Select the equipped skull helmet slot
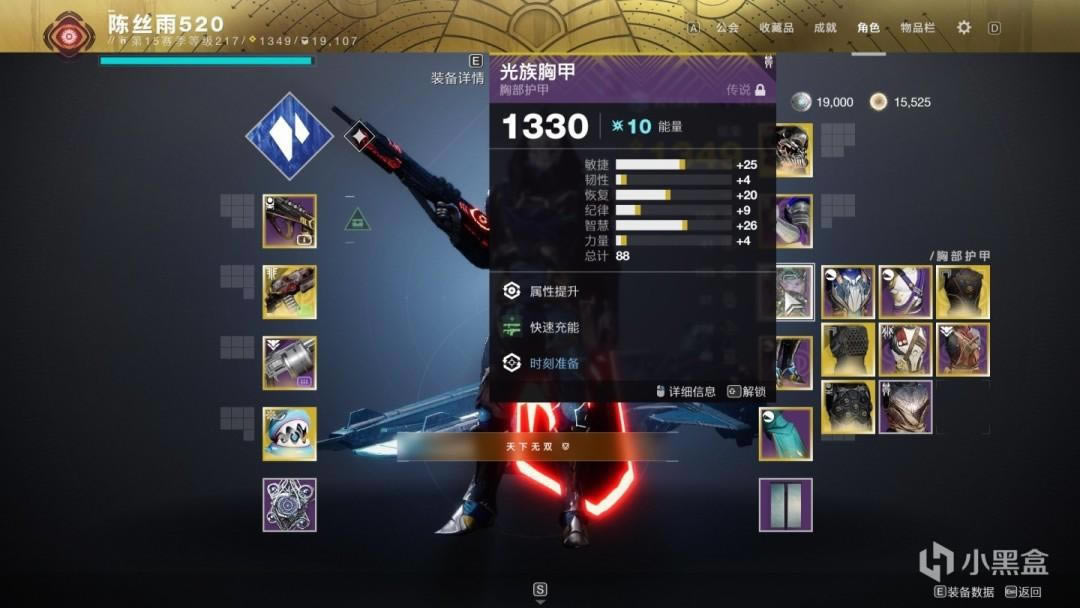1080x608 pixels. click(792, 150)
